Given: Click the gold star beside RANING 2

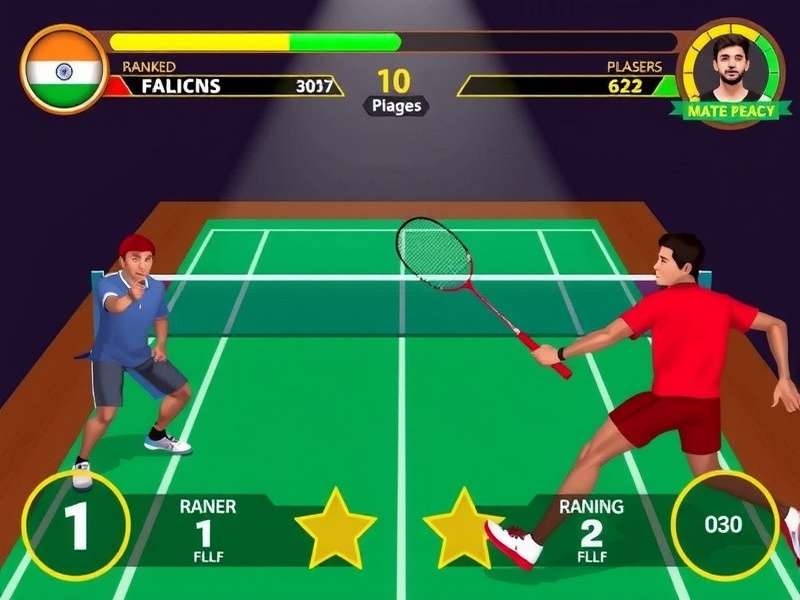Looking at the screenshot, I should click(x=463, y=528).
